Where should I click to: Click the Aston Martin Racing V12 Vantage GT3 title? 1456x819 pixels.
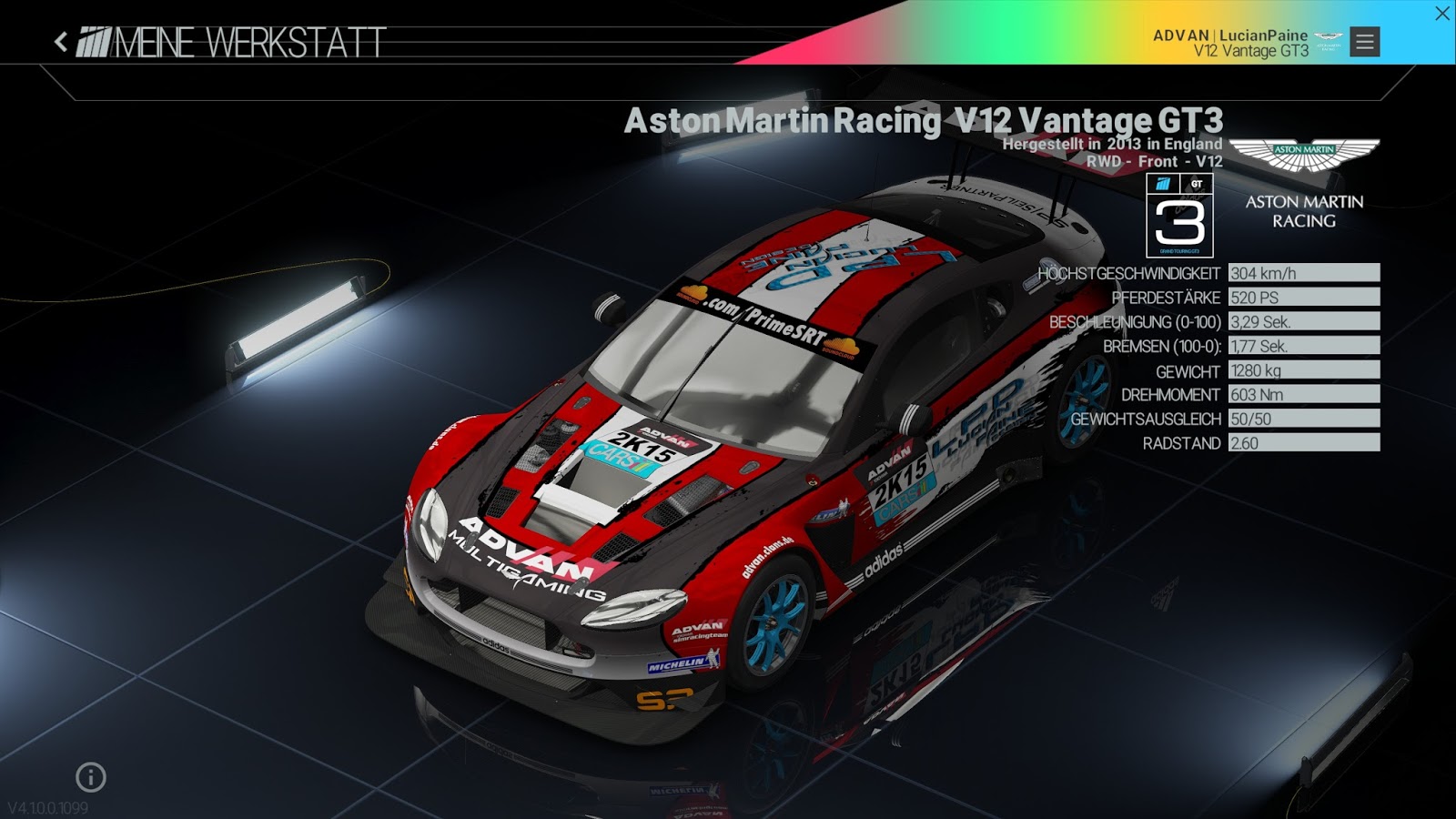pyautogui.click(x=925, y=118)
